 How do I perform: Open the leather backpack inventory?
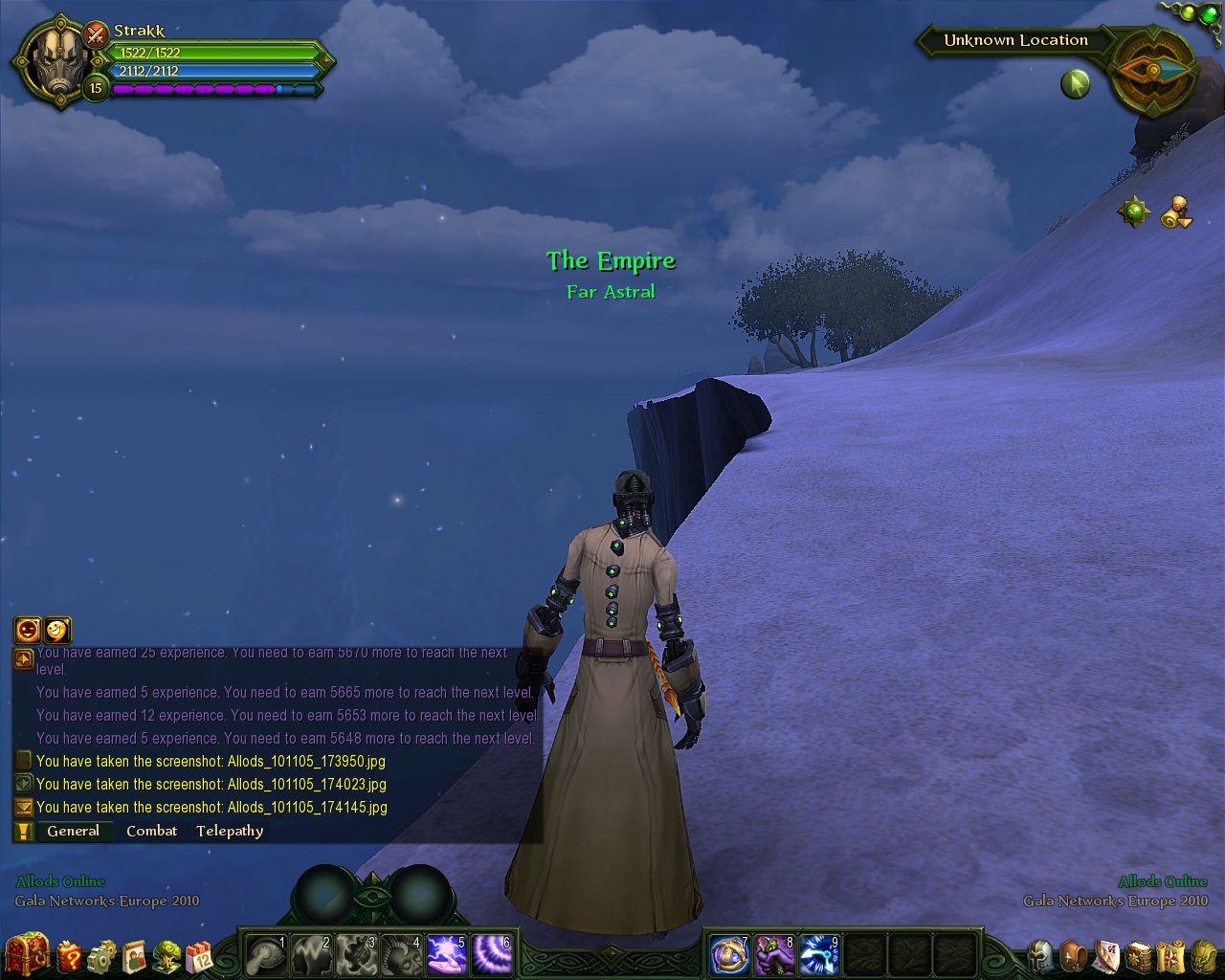1074,955
